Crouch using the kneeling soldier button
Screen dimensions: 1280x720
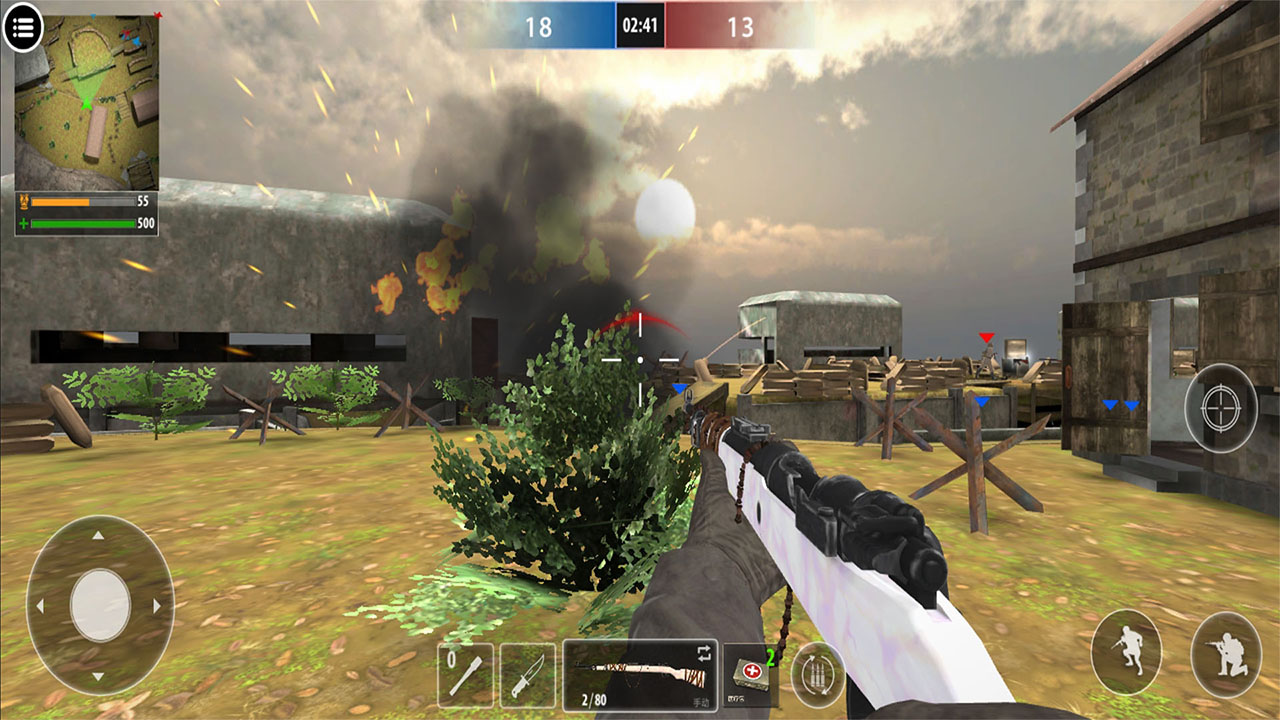click(x=1225, y=654)
